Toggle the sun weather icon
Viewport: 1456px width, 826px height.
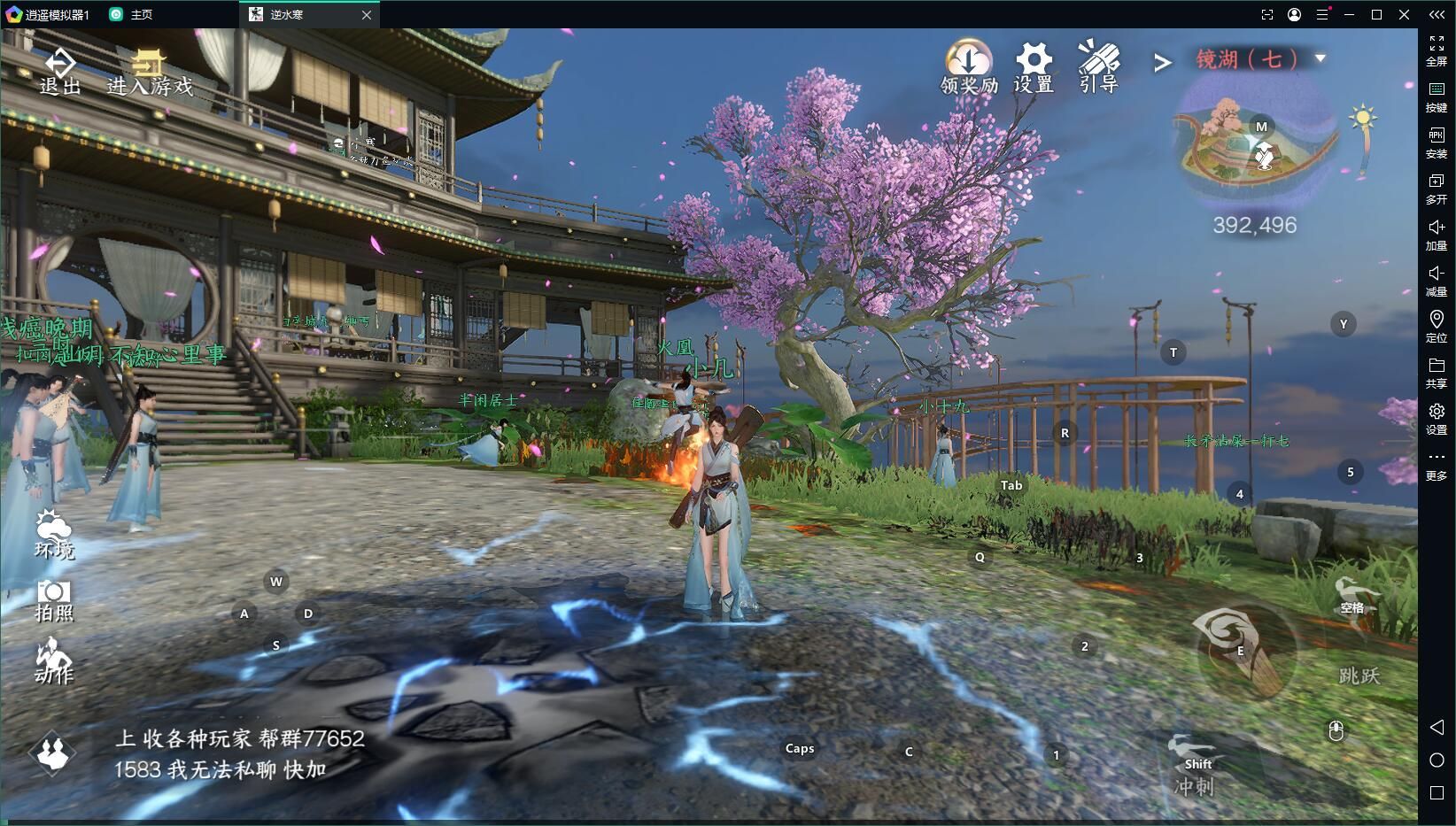(x=1362, y=119)
